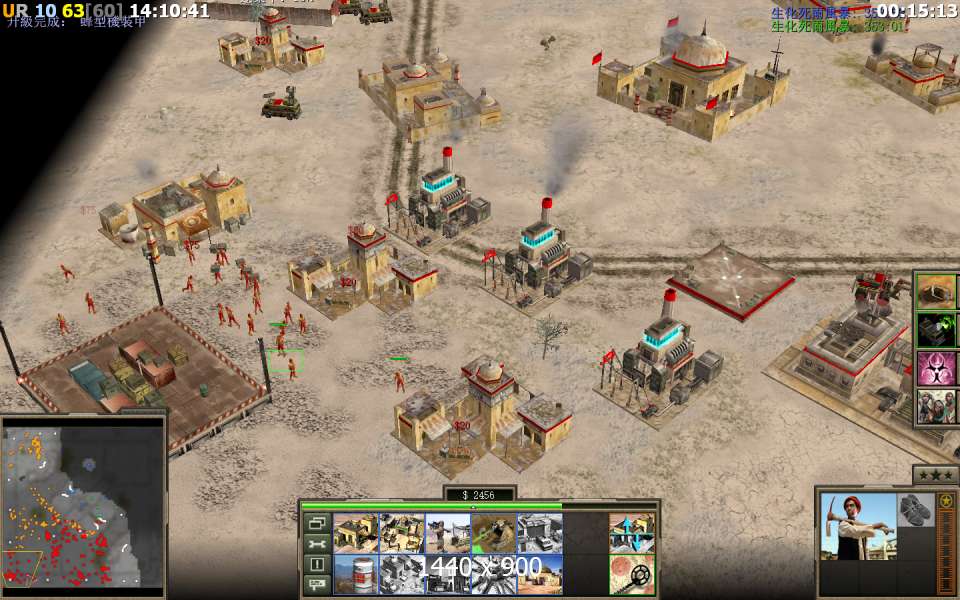Activate the biohazard anthrax power shortcut

click(x=936, y=367)
